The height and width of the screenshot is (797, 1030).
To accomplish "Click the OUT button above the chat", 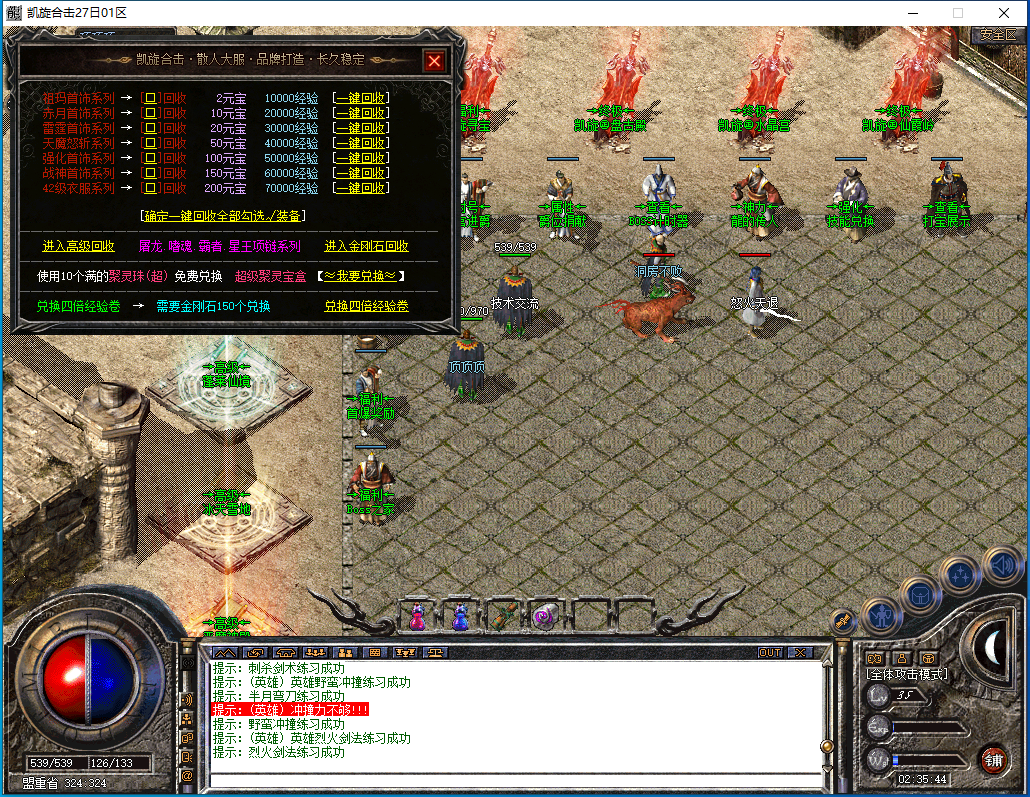I will click(770, 652).
